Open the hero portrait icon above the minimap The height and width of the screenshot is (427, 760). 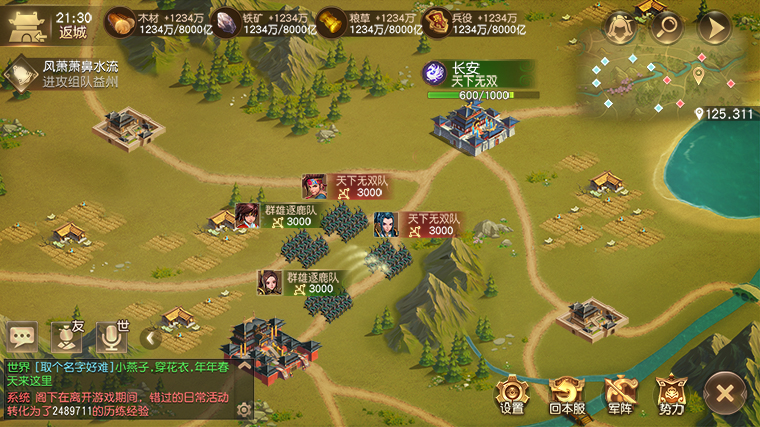(621, 27)
